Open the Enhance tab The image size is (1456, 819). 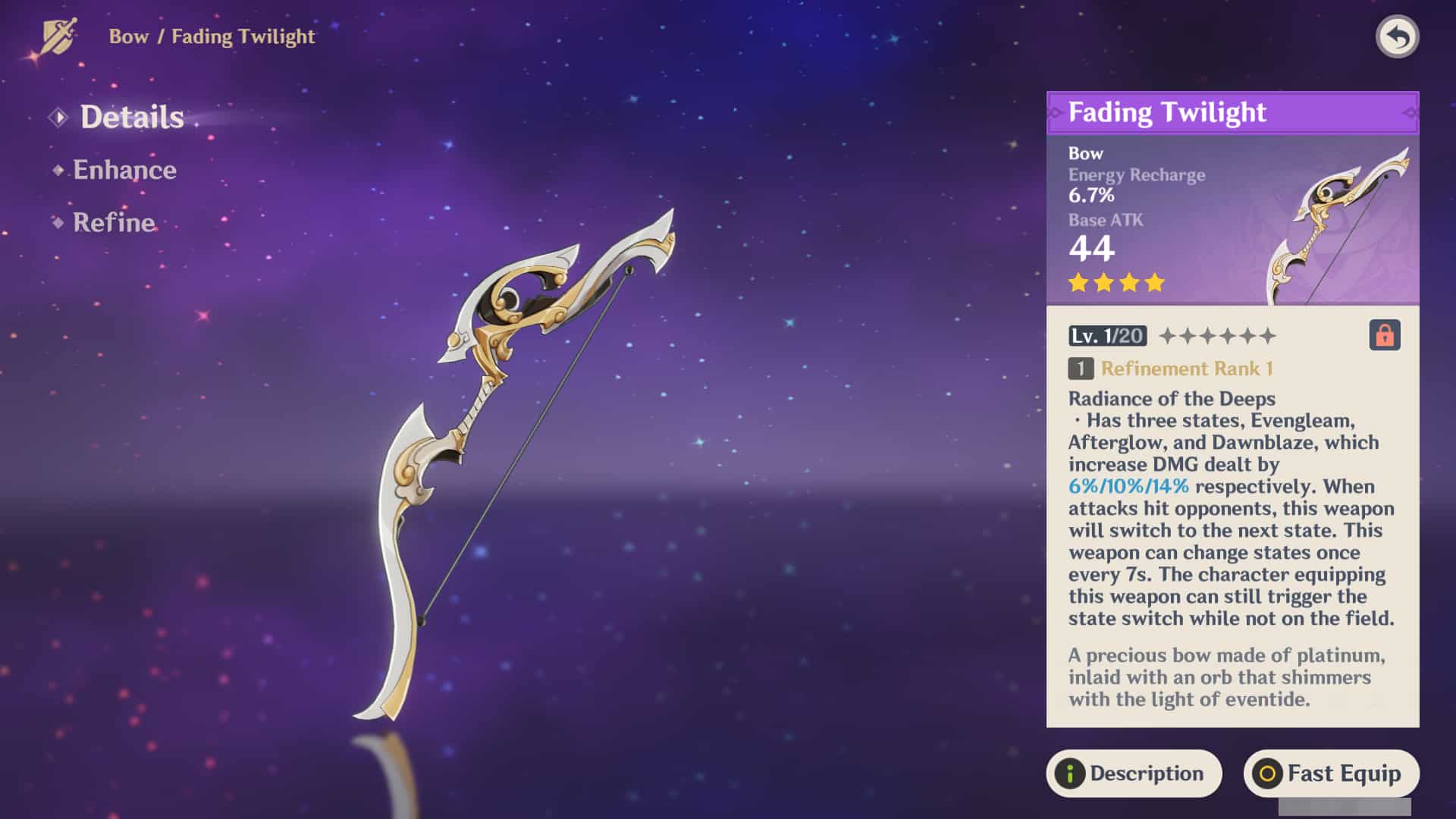(124, 170)
